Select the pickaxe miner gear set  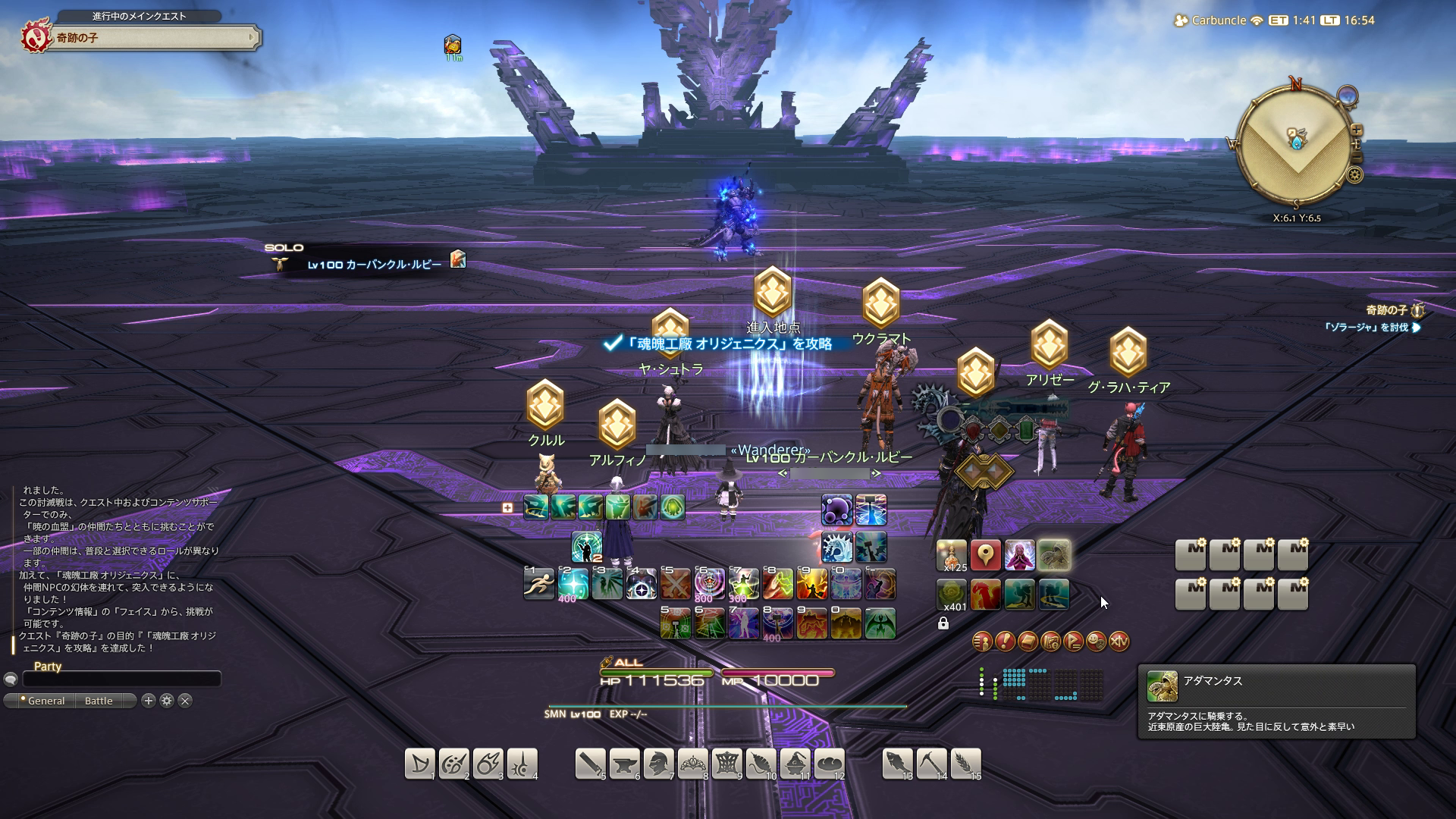(x=931, y=764)
